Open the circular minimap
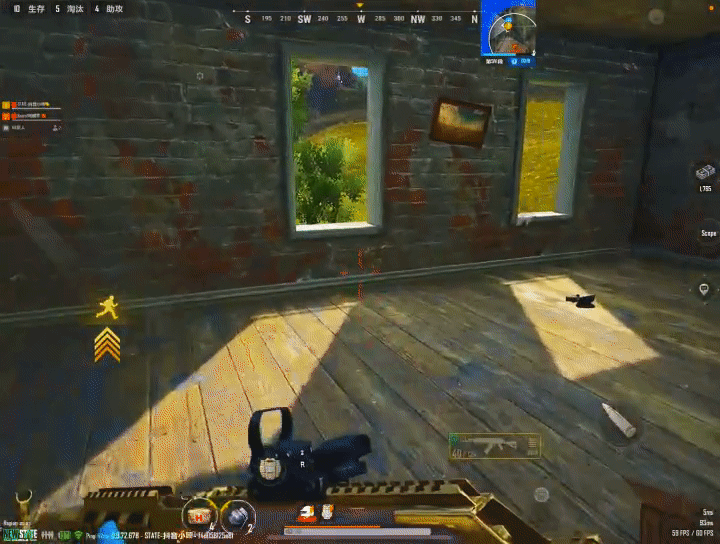Viewport: 720px width, 544px height. click(x=507, y=29)
